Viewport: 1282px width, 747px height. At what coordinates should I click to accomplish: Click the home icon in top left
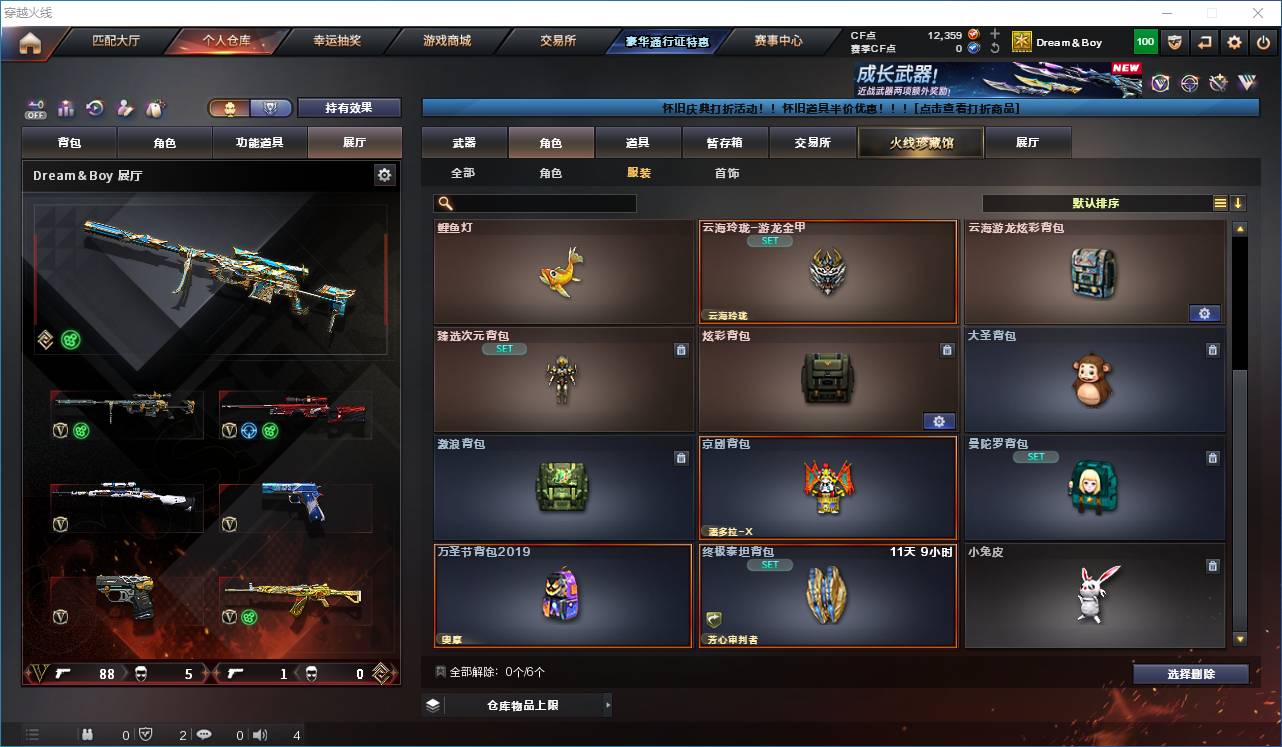(27, 42)
